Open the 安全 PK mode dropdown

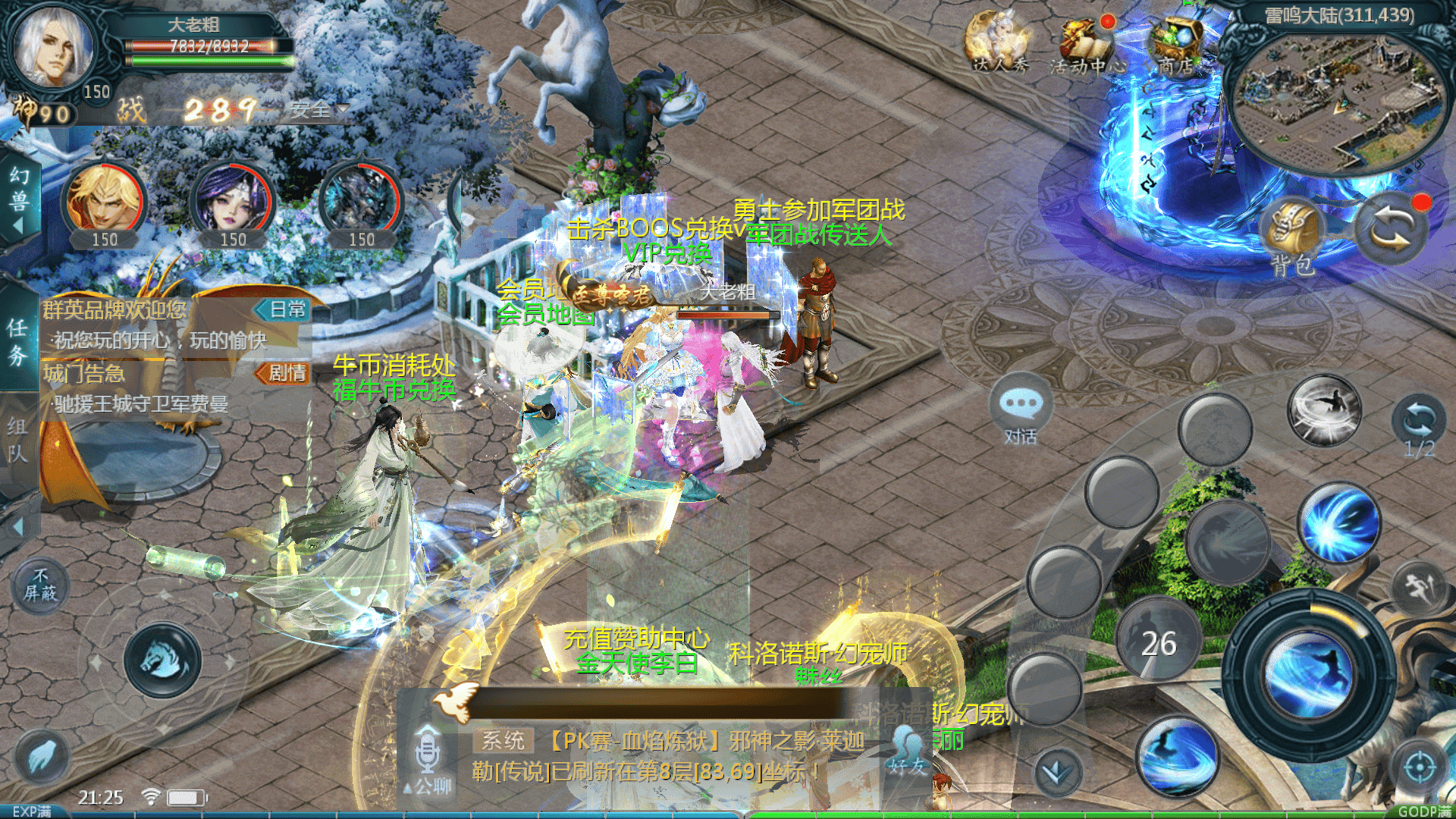[318, 111]
